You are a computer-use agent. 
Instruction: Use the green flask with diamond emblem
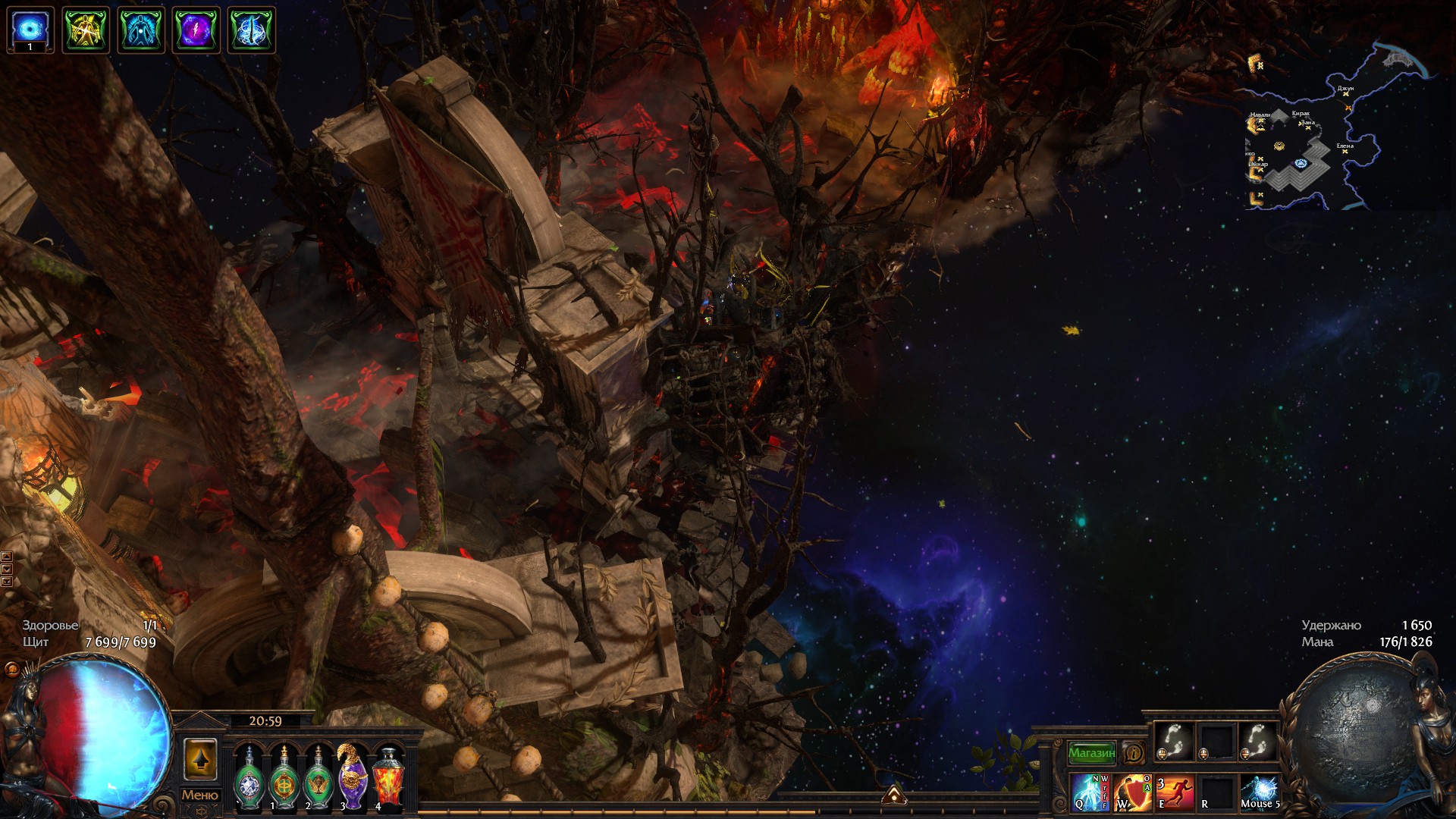(249, 779)
